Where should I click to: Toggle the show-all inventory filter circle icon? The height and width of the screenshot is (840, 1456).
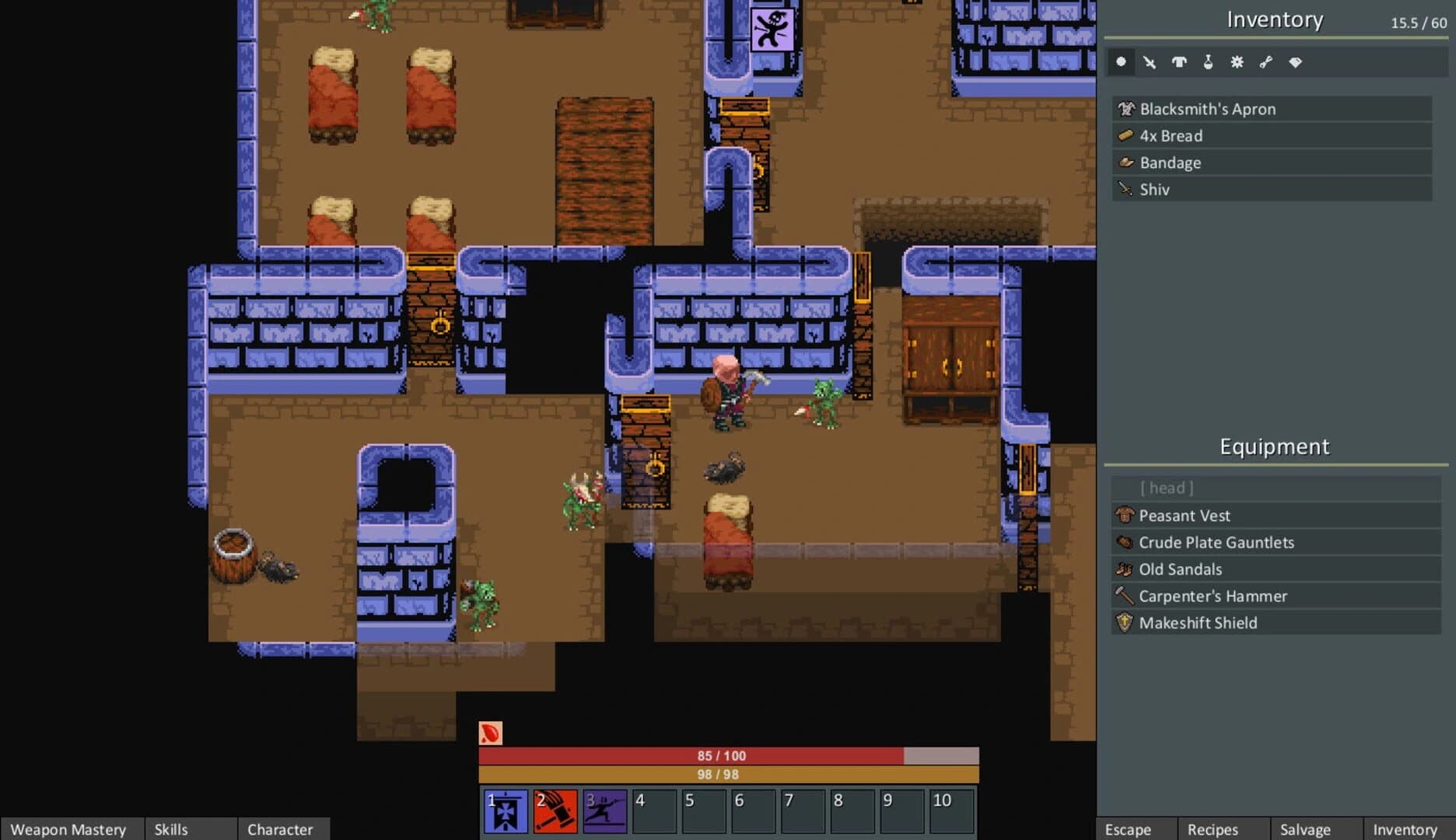pyautogui.click(x=1121, y=62)
